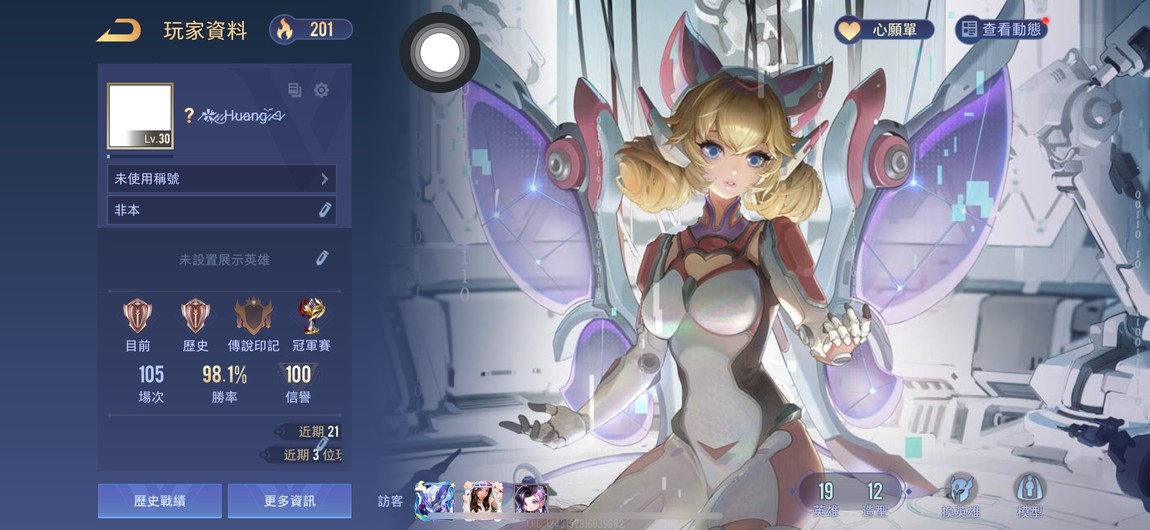Open profile settings gear icon
1150x530 pixels.
(321, 90)
